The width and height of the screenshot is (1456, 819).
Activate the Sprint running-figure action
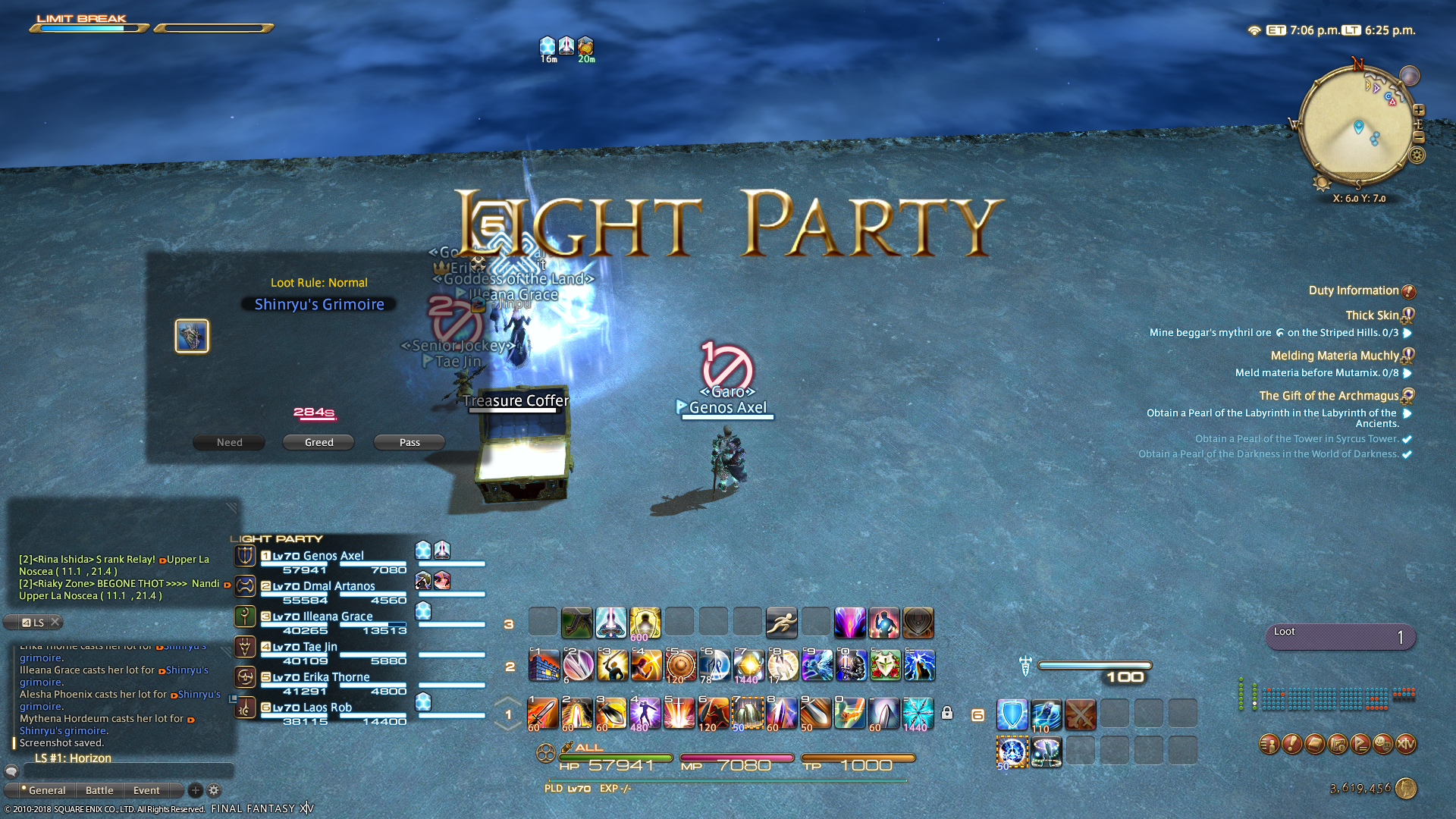(x=781, y=623)
